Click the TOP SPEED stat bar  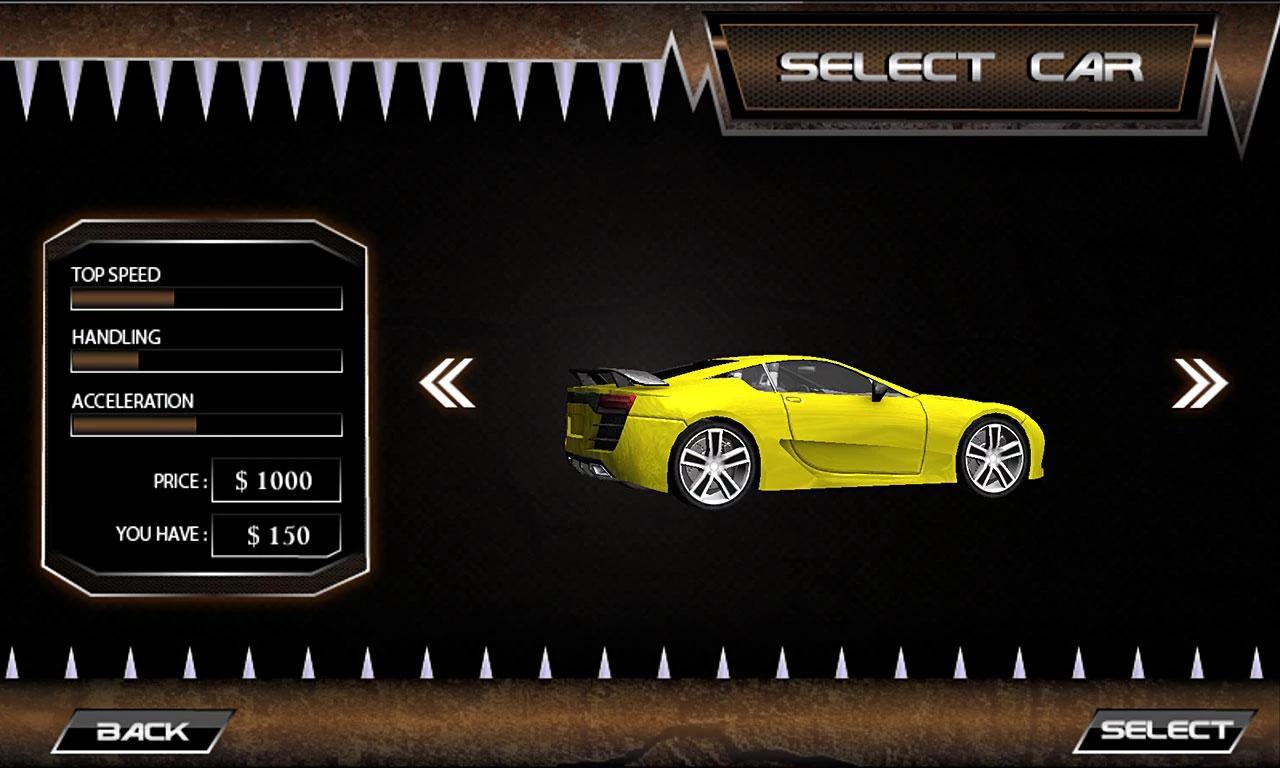coord(205,298)
